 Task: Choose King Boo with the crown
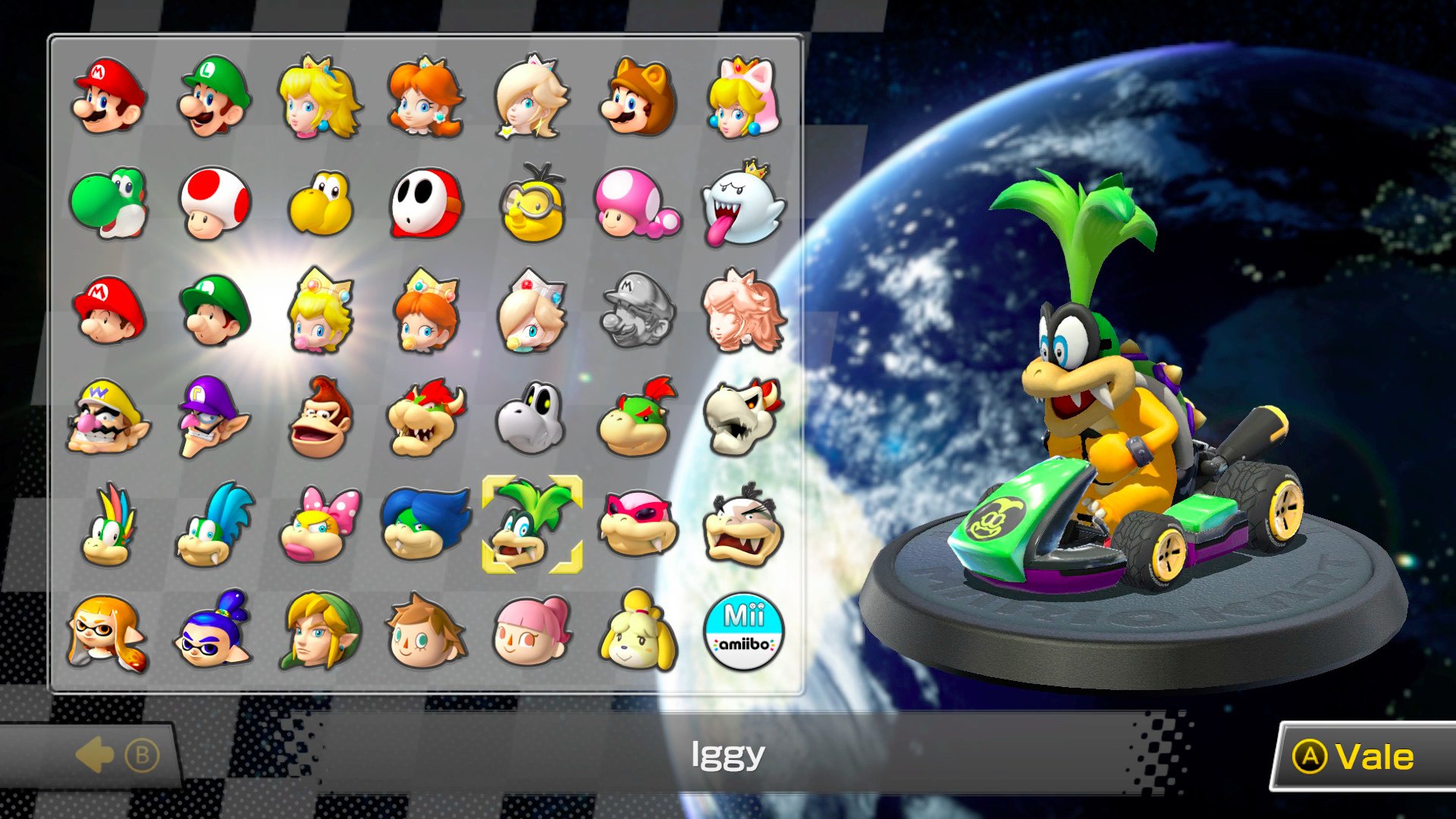[x=743, y=203]
